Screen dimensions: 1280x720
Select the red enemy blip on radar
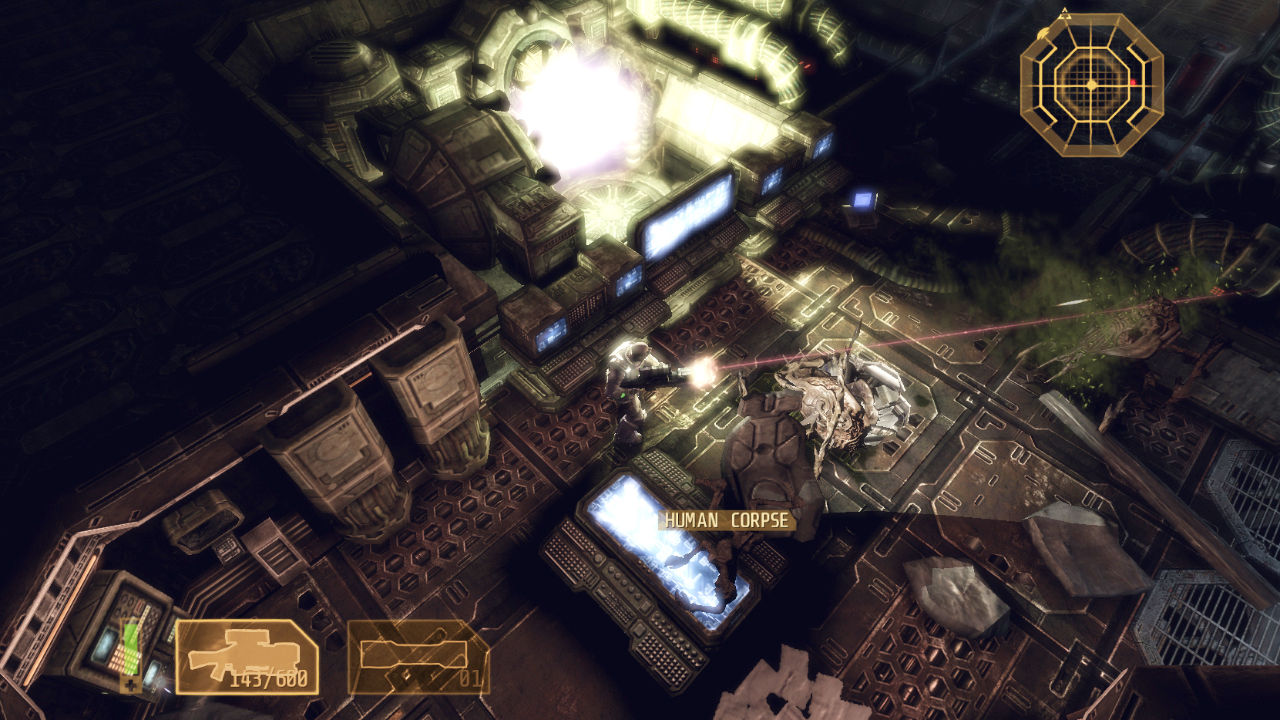[x=1134, y=83]
